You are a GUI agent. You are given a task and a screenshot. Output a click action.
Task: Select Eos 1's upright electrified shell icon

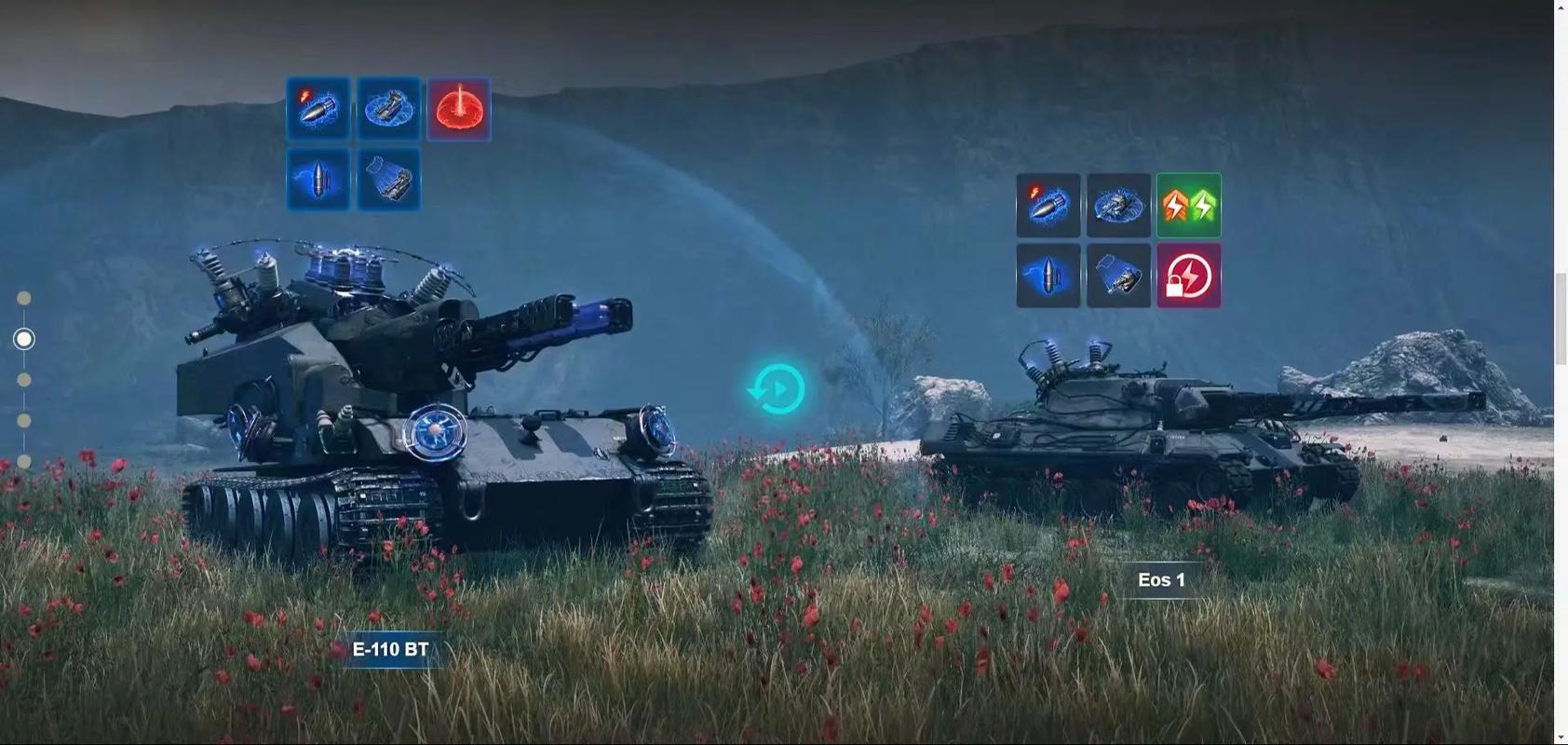1048,277
